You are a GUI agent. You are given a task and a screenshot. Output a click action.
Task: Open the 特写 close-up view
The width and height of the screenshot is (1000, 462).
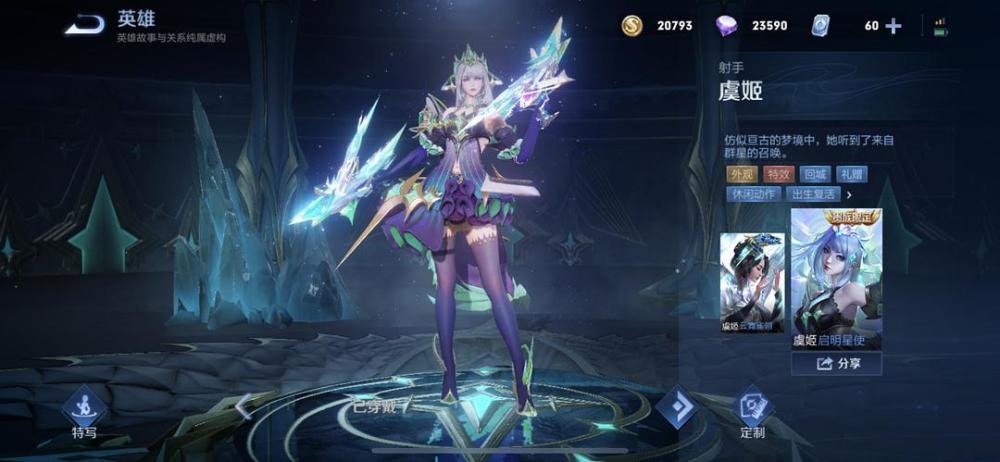(84, 412)
